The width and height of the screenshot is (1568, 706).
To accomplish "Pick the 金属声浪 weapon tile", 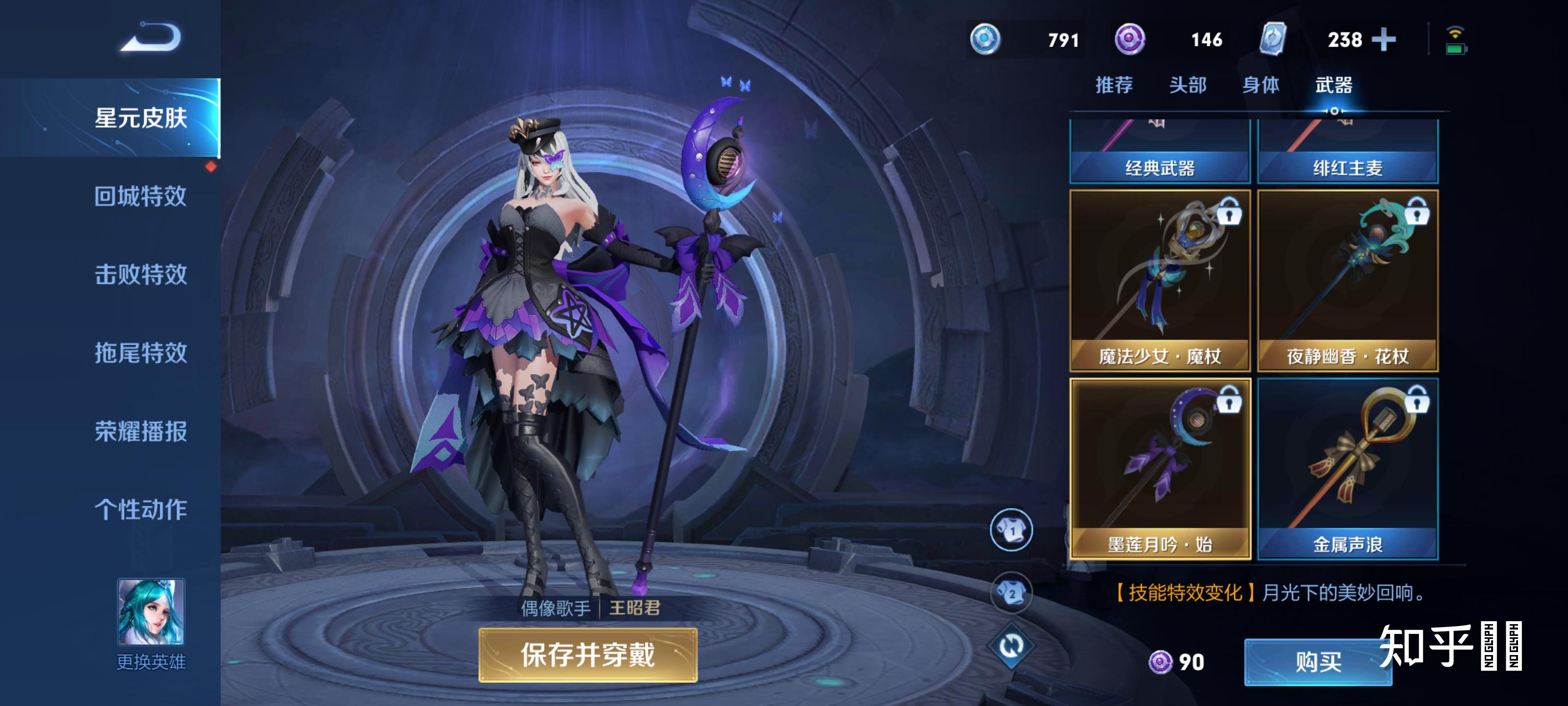I will 1347,468.
